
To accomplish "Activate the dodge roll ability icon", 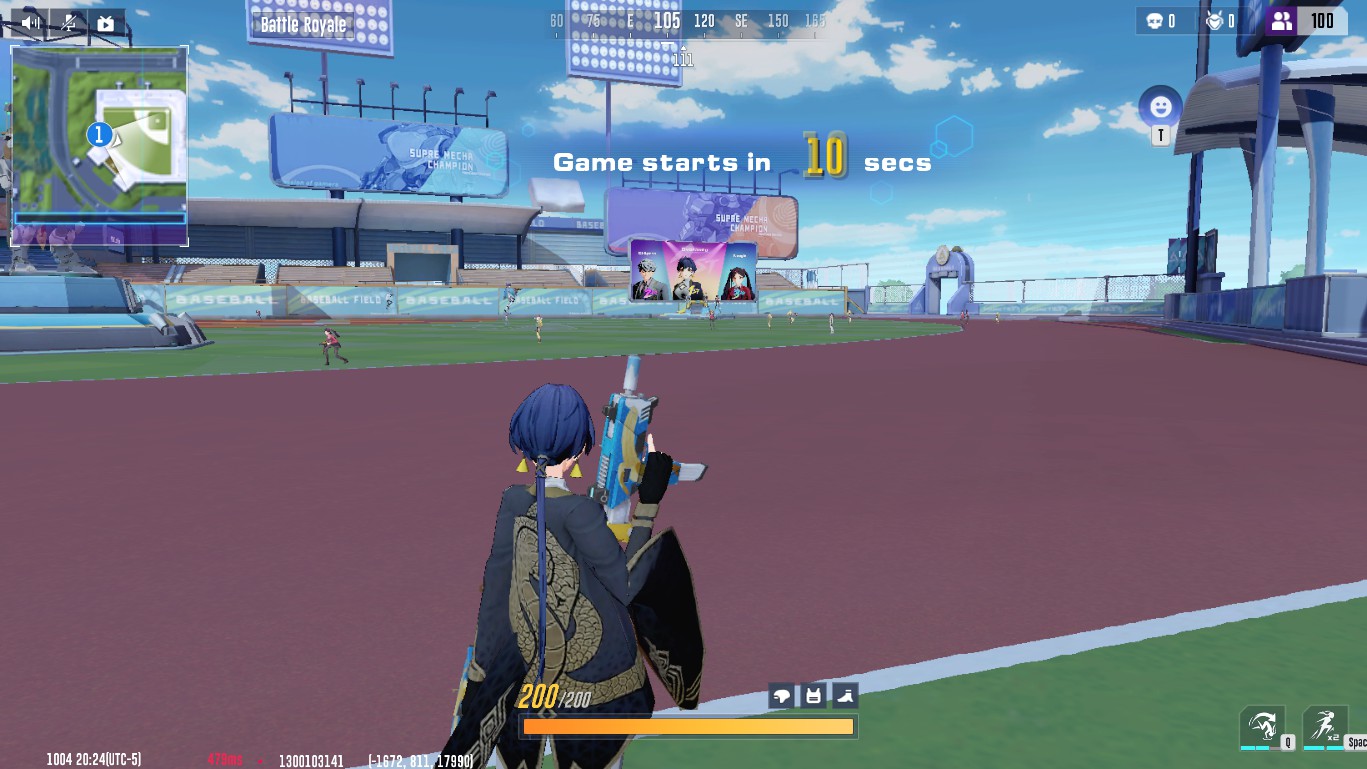I will [x=1262, y=725].
